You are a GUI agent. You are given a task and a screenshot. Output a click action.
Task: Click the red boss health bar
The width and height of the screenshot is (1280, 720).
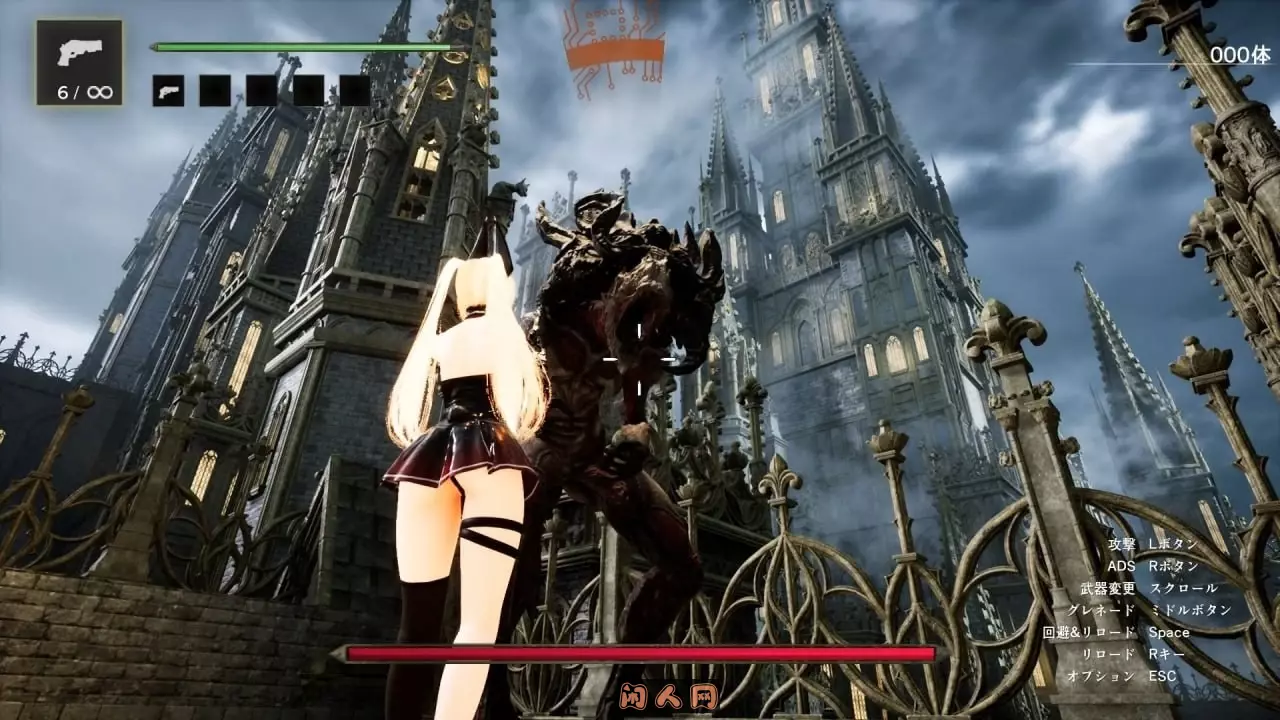[x=640, y=654]
